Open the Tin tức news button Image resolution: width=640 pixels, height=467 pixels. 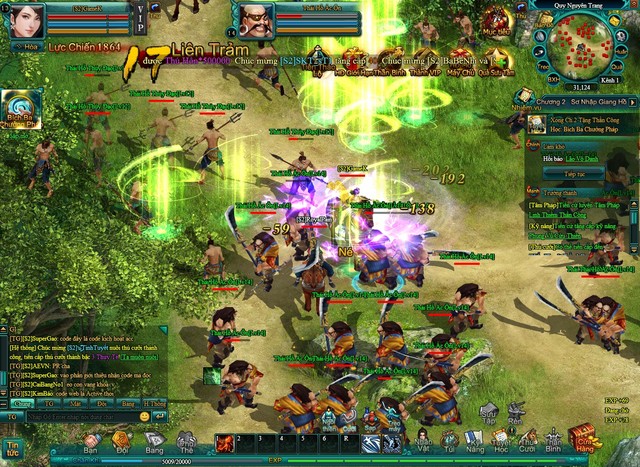(x=13, y=448)
